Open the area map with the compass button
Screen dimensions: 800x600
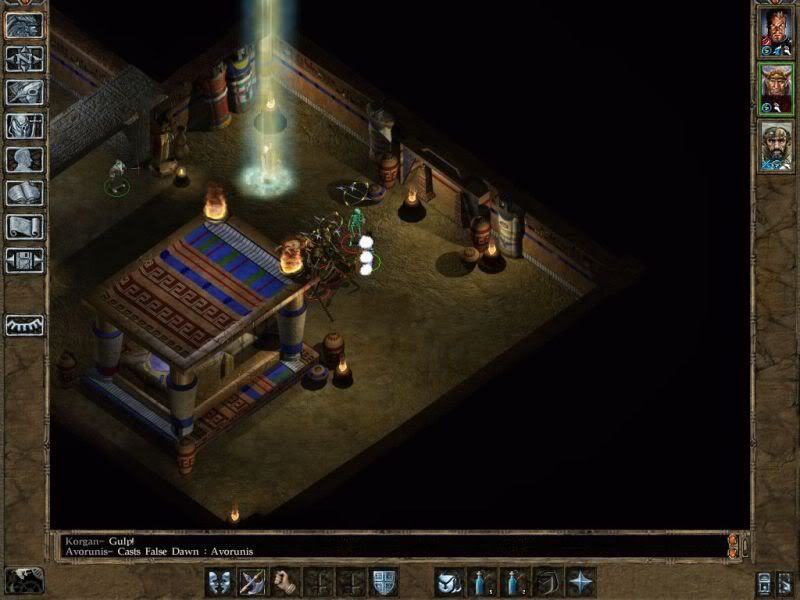pos(24,58)
